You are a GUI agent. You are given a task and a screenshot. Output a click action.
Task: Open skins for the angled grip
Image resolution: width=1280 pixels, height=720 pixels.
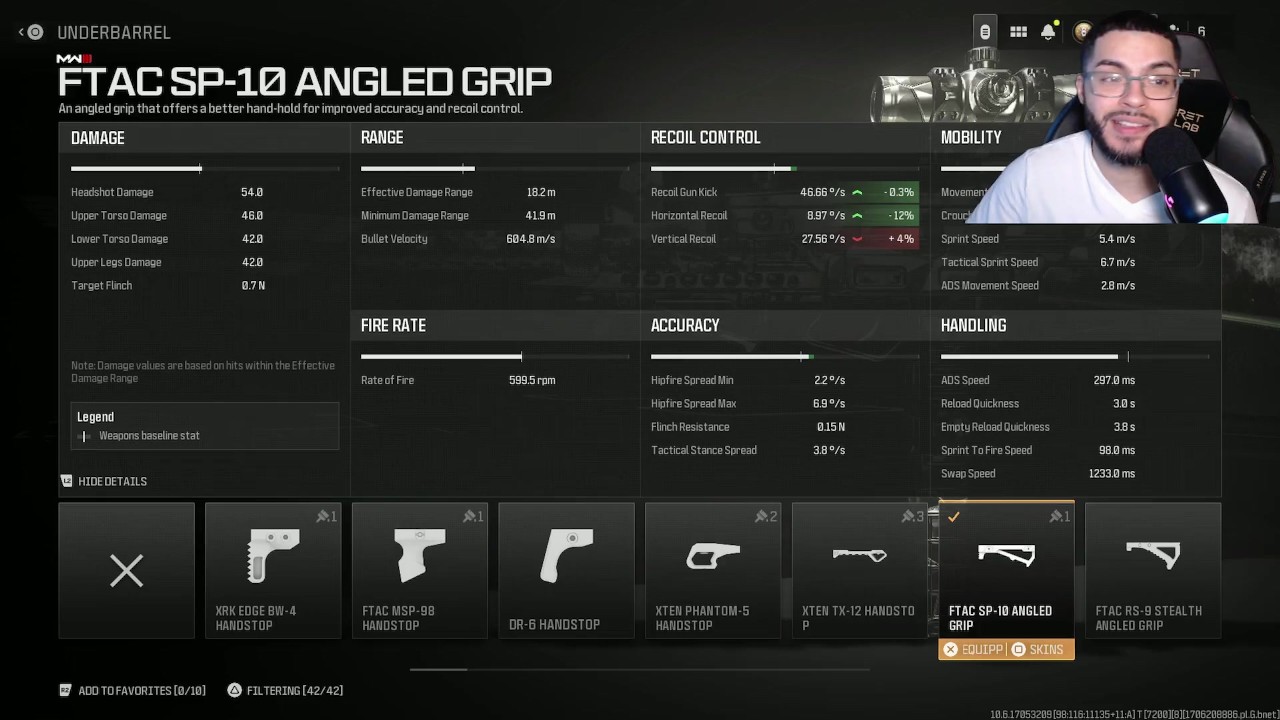[1038, 650]
